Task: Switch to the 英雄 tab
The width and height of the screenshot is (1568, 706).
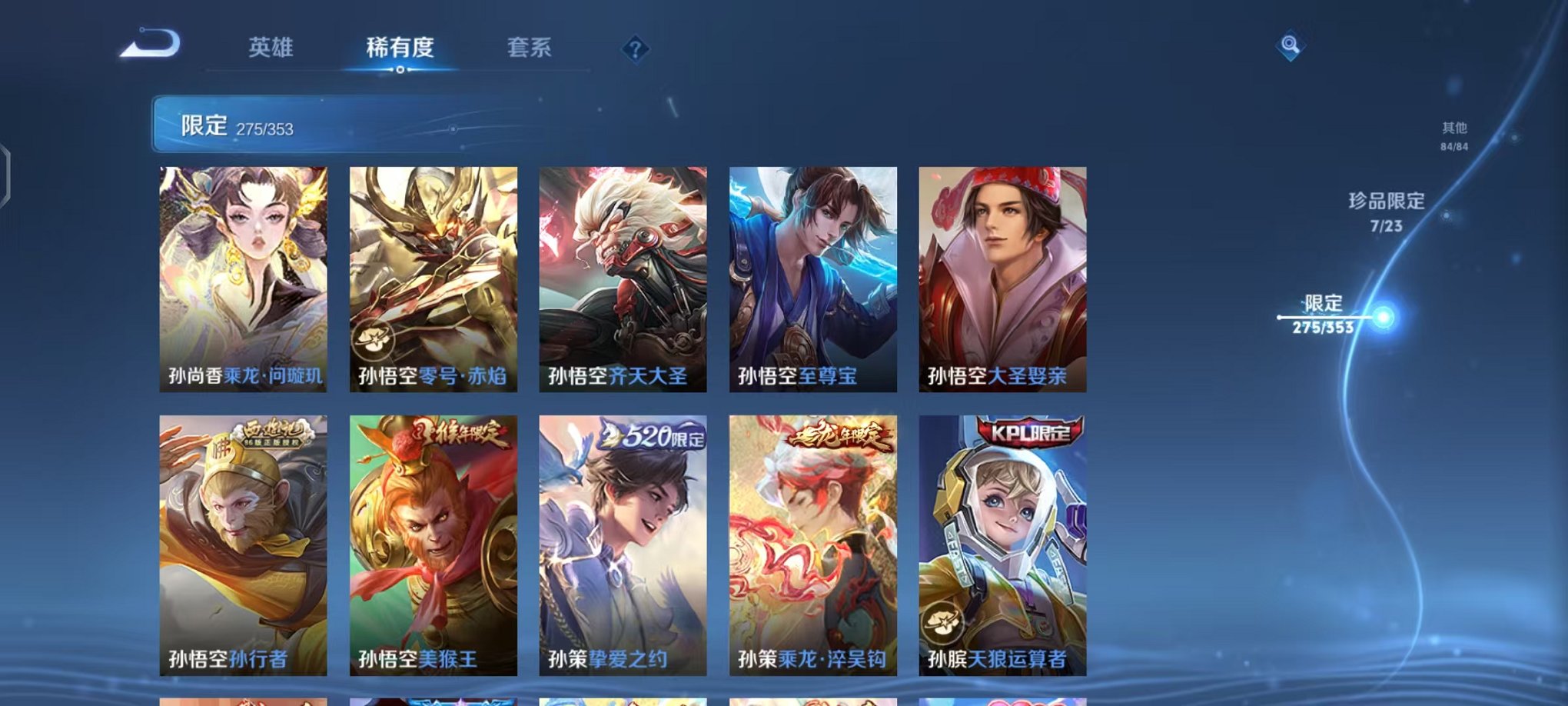Action: 269,48
